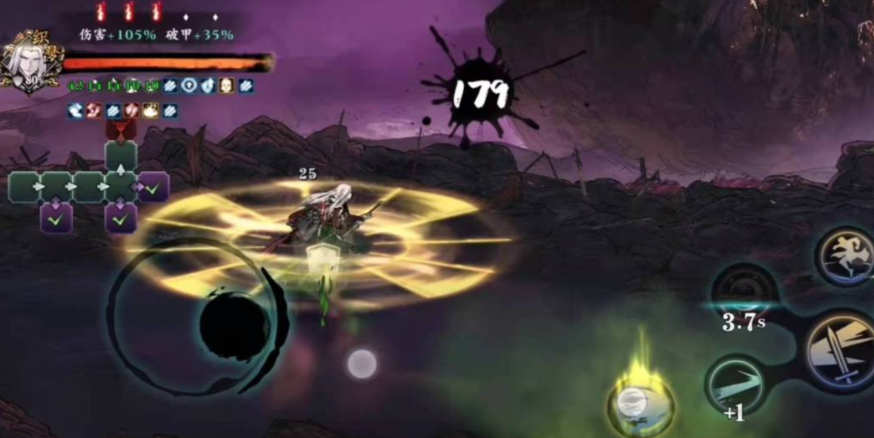The image size is (874, 438).
Task: Activate the dash running-figure skill
Action: (845, 256)
